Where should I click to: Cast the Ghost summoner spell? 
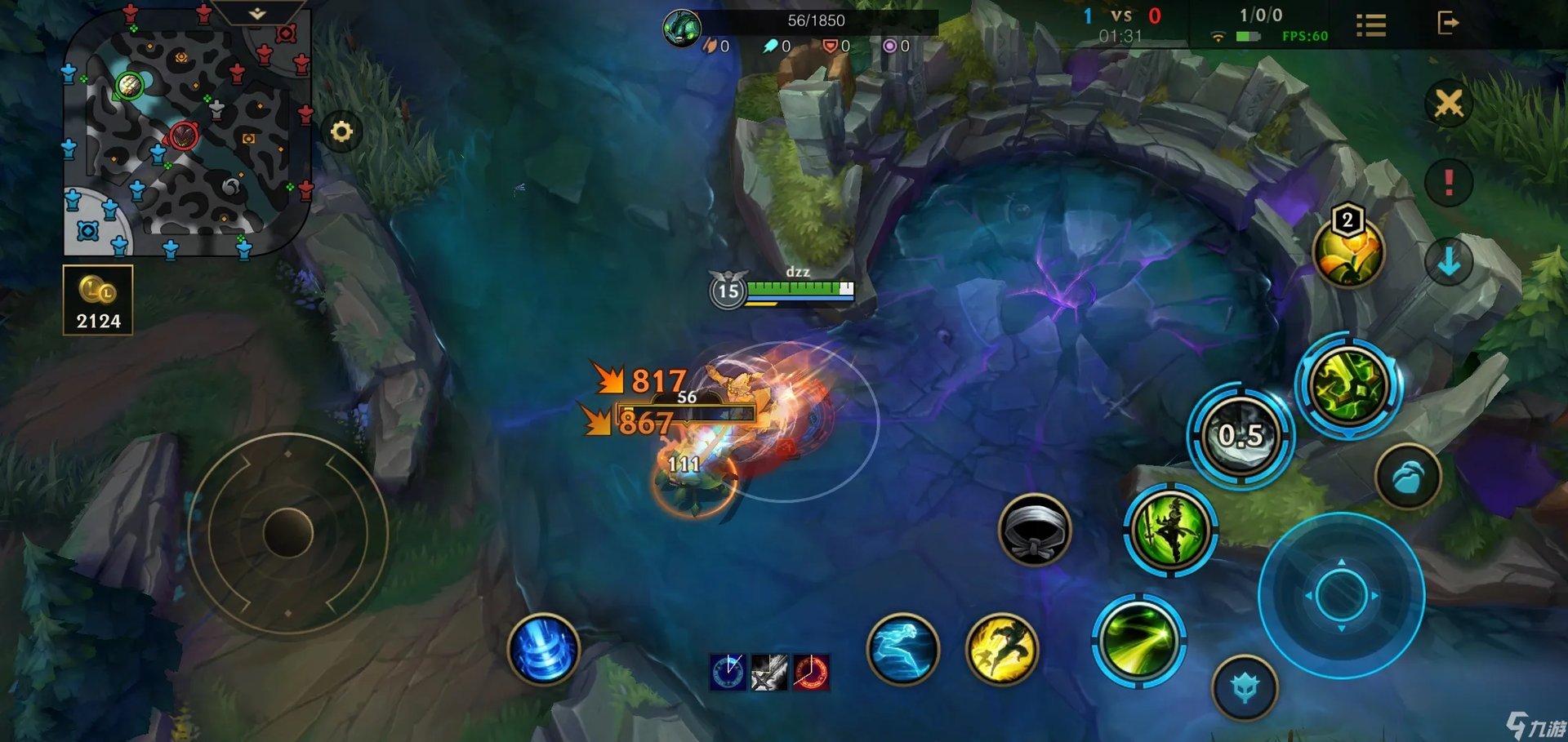(902, 650)
